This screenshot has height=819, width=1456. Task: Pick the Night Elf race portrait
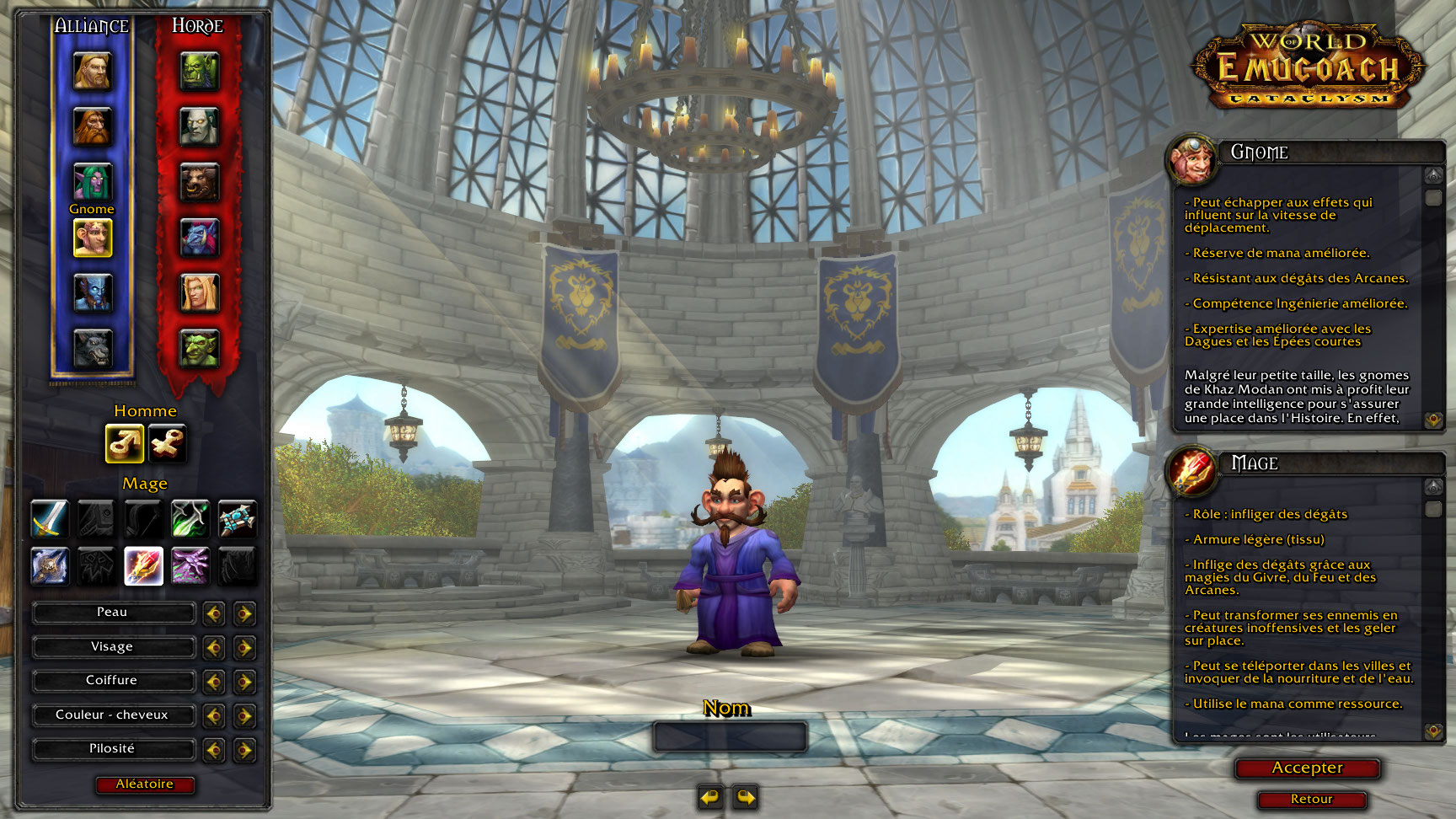coord(92,182)
